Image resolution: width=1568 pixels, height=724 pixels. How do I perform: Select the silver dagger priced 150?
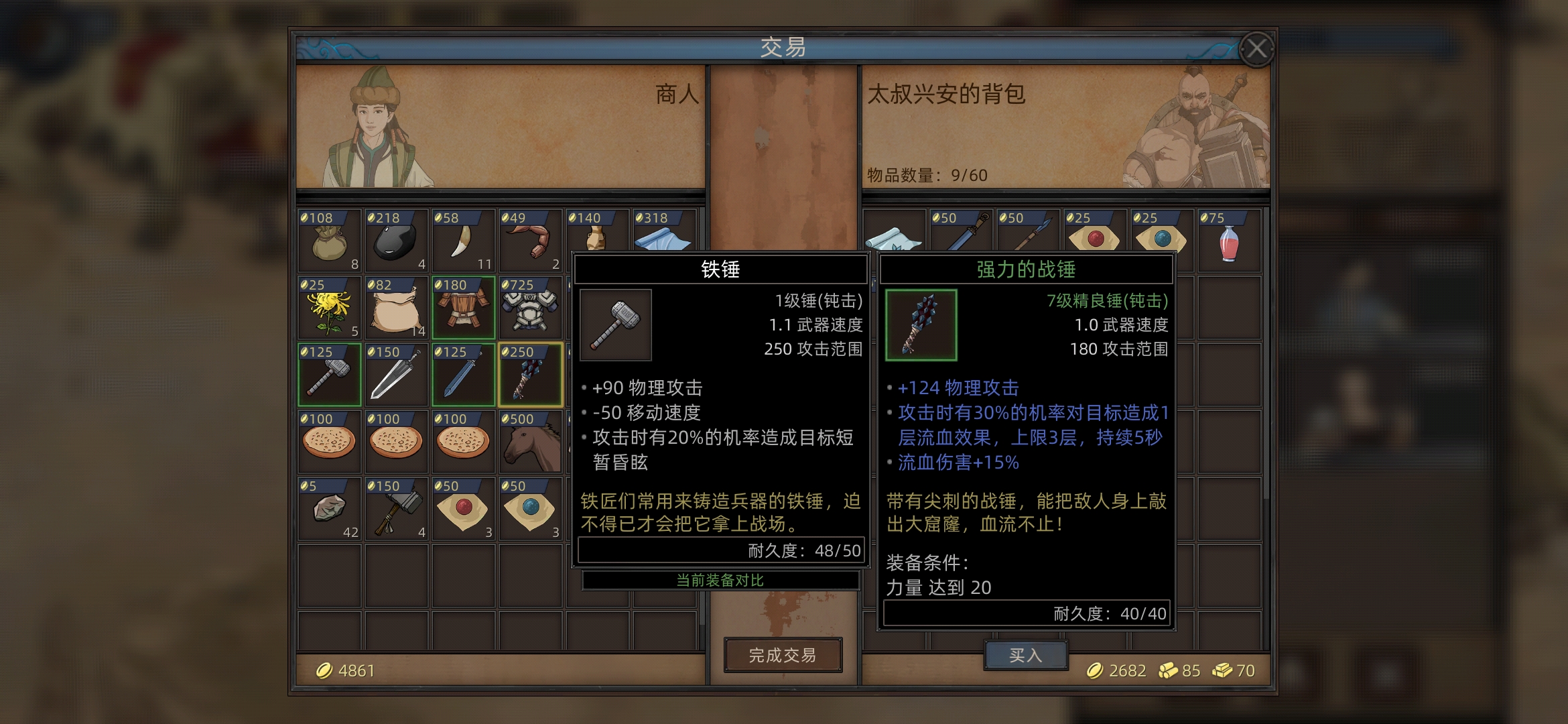(396, 375)
